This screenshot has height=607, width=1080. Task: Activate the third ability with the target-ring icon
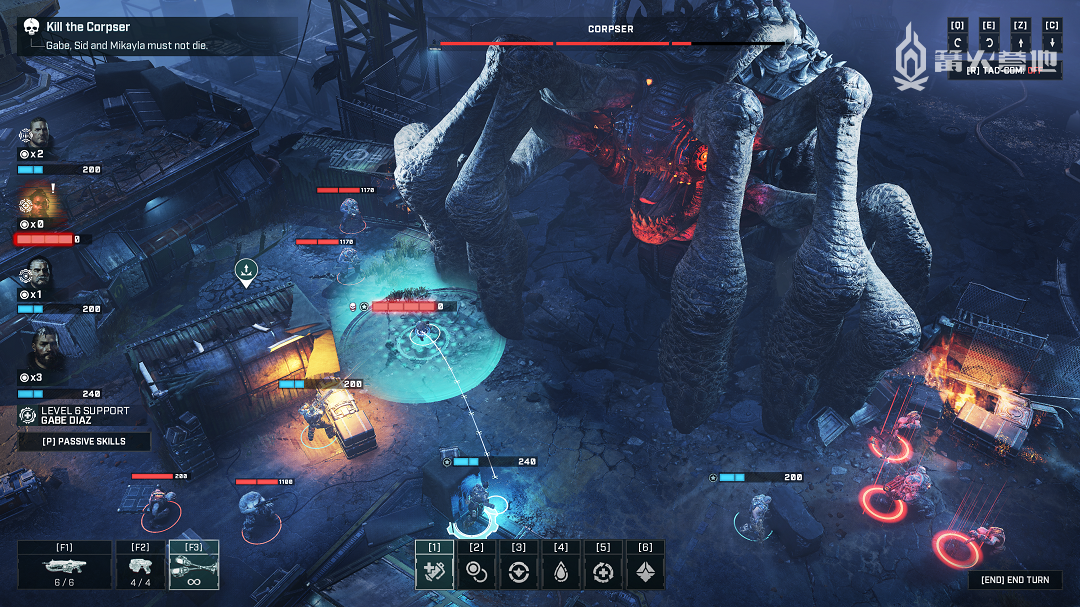pyautogui.click(x=518, y=572)
